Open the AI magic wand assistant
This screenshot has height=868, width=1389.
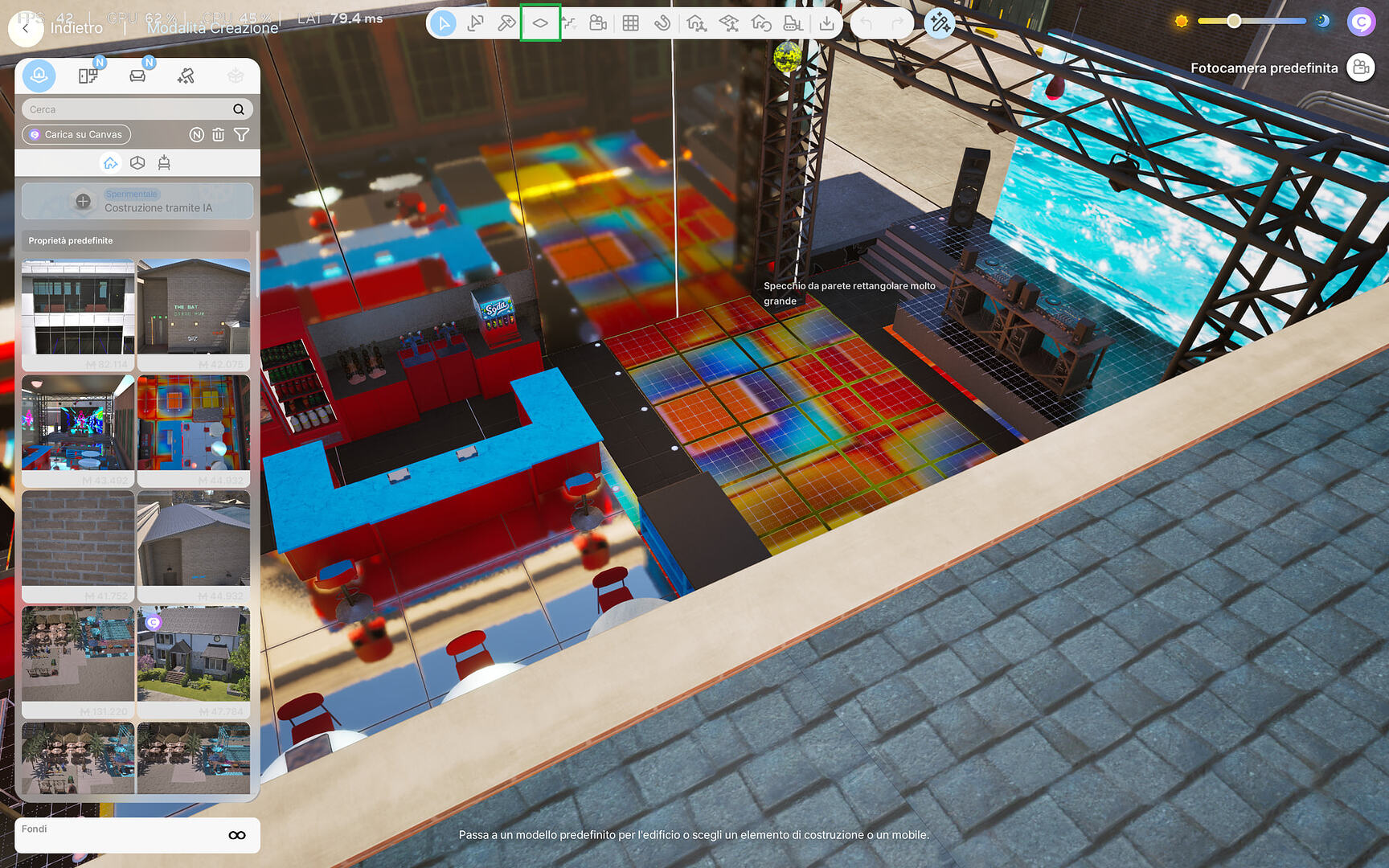[939, 25]
